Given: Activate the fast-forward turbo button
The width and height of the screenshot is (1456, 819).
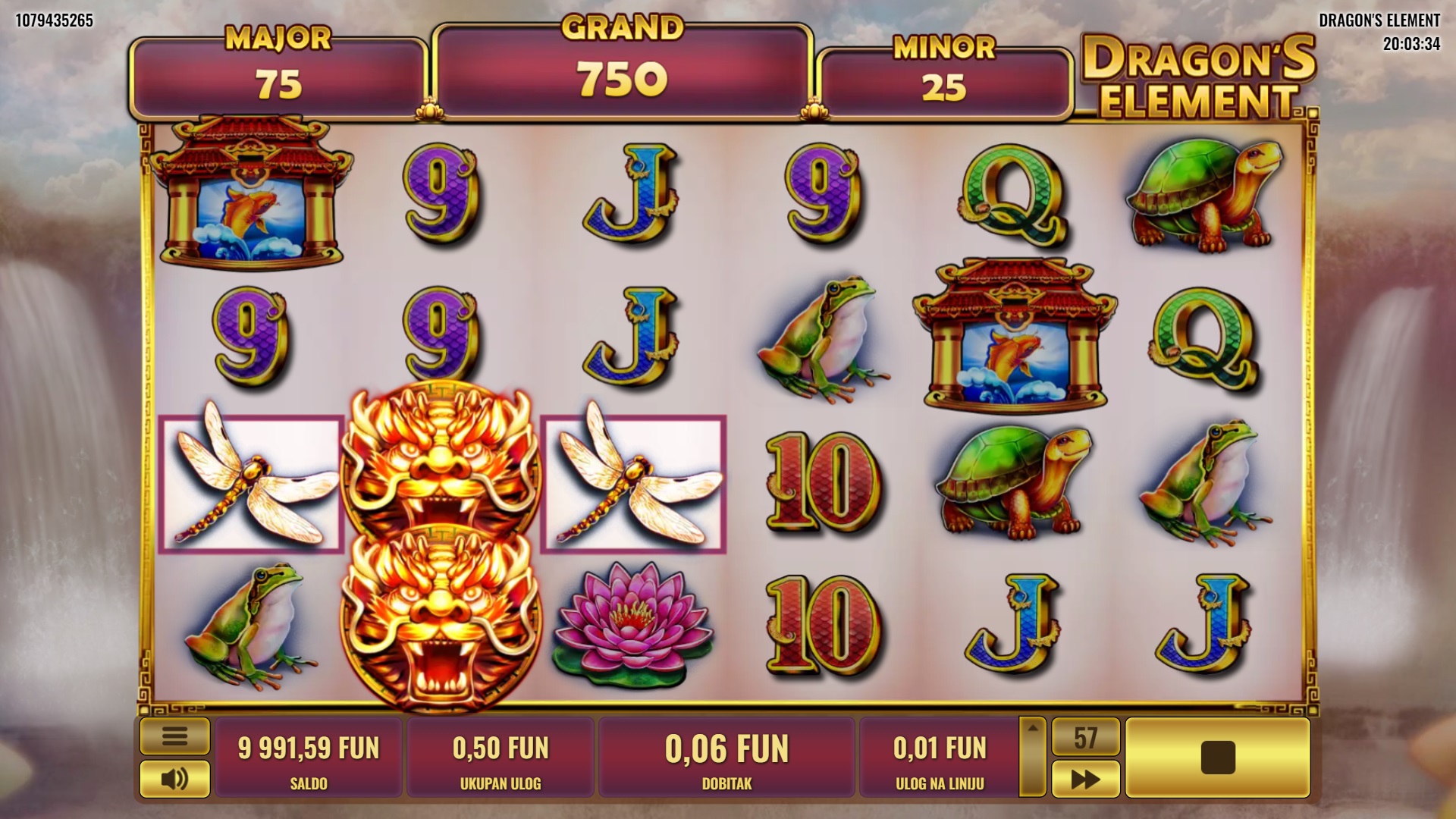Looking at the screenshot, I should (1085, 779).
